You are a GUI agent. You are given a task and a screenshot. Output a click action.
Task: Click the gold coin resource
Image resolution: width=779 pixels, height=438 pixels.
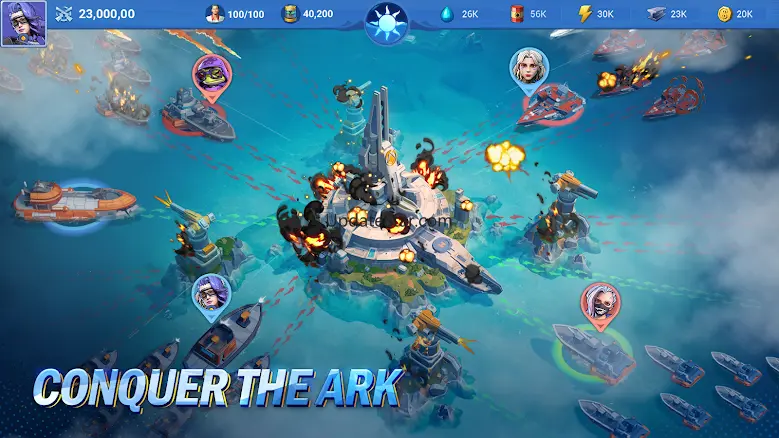point(725,14)
